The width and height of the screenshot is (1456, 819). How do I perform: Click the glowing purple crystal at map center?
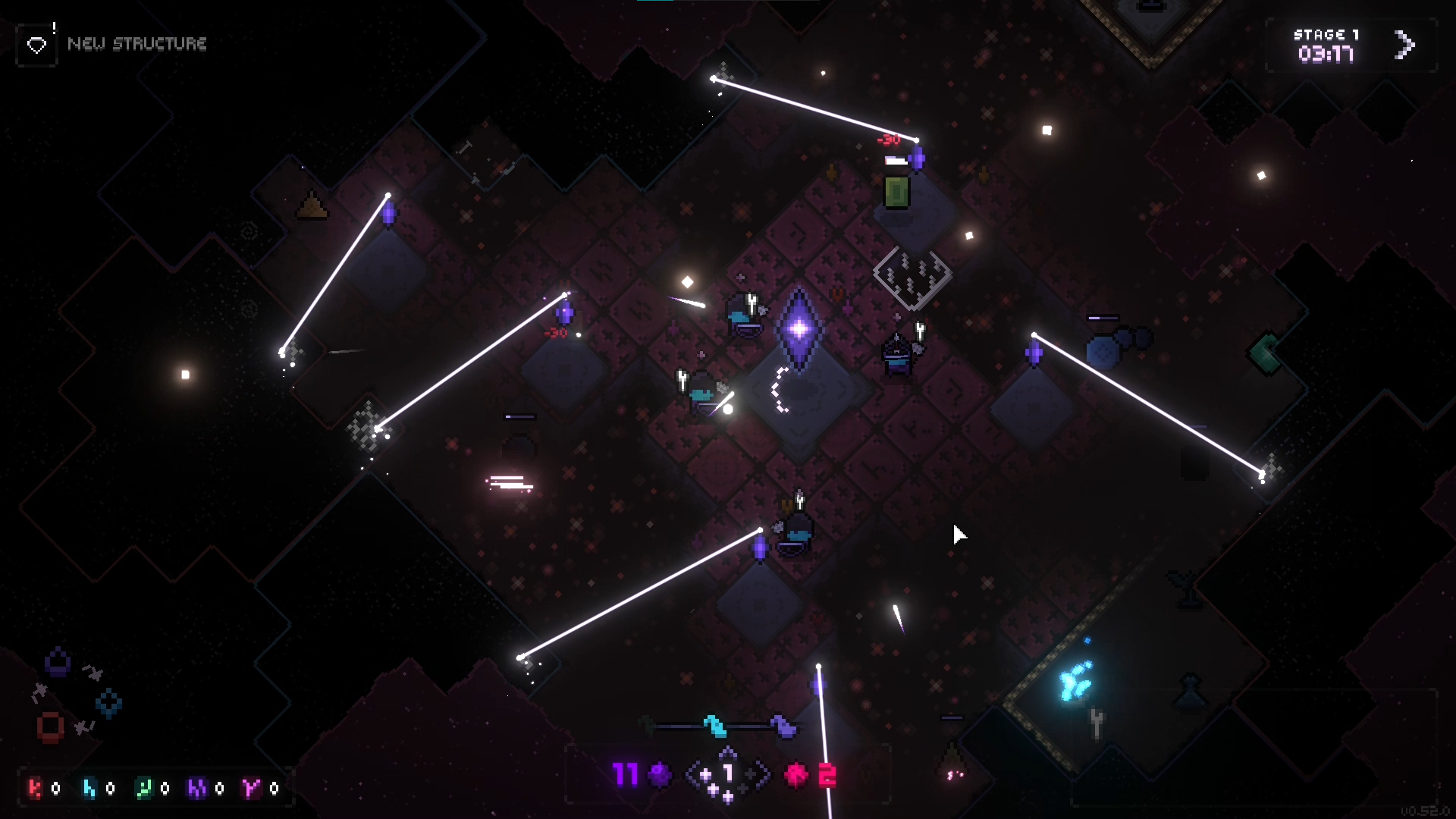click(x=798, y=329)
